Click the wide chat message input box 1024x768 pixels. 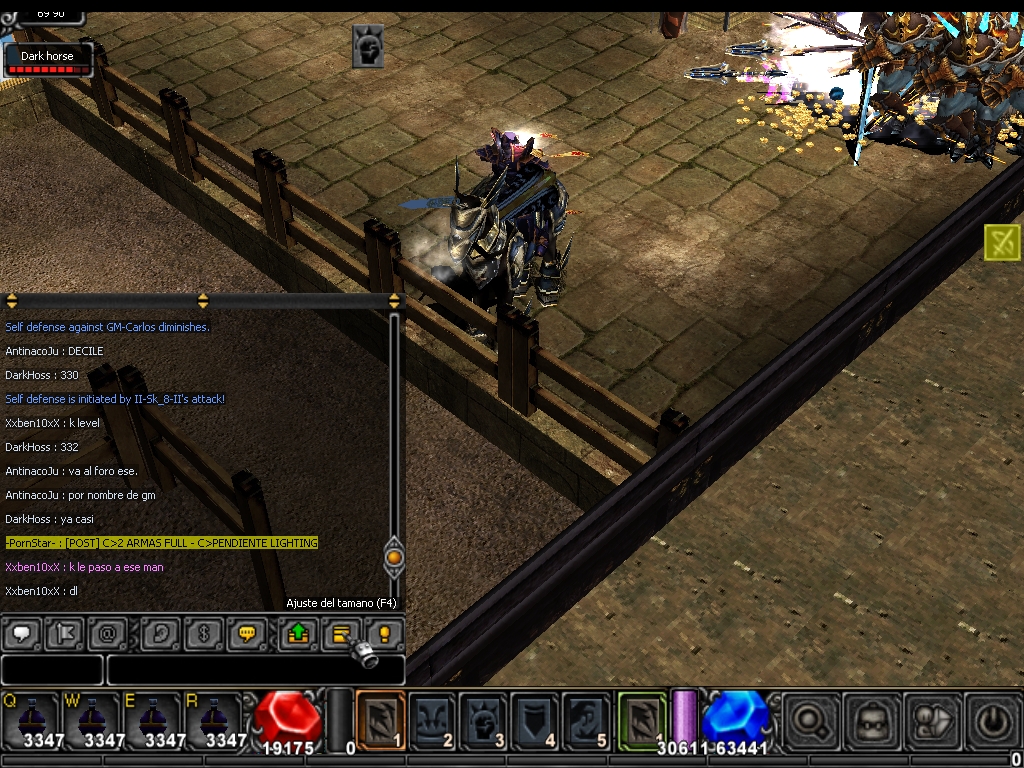tap(255, 669)
